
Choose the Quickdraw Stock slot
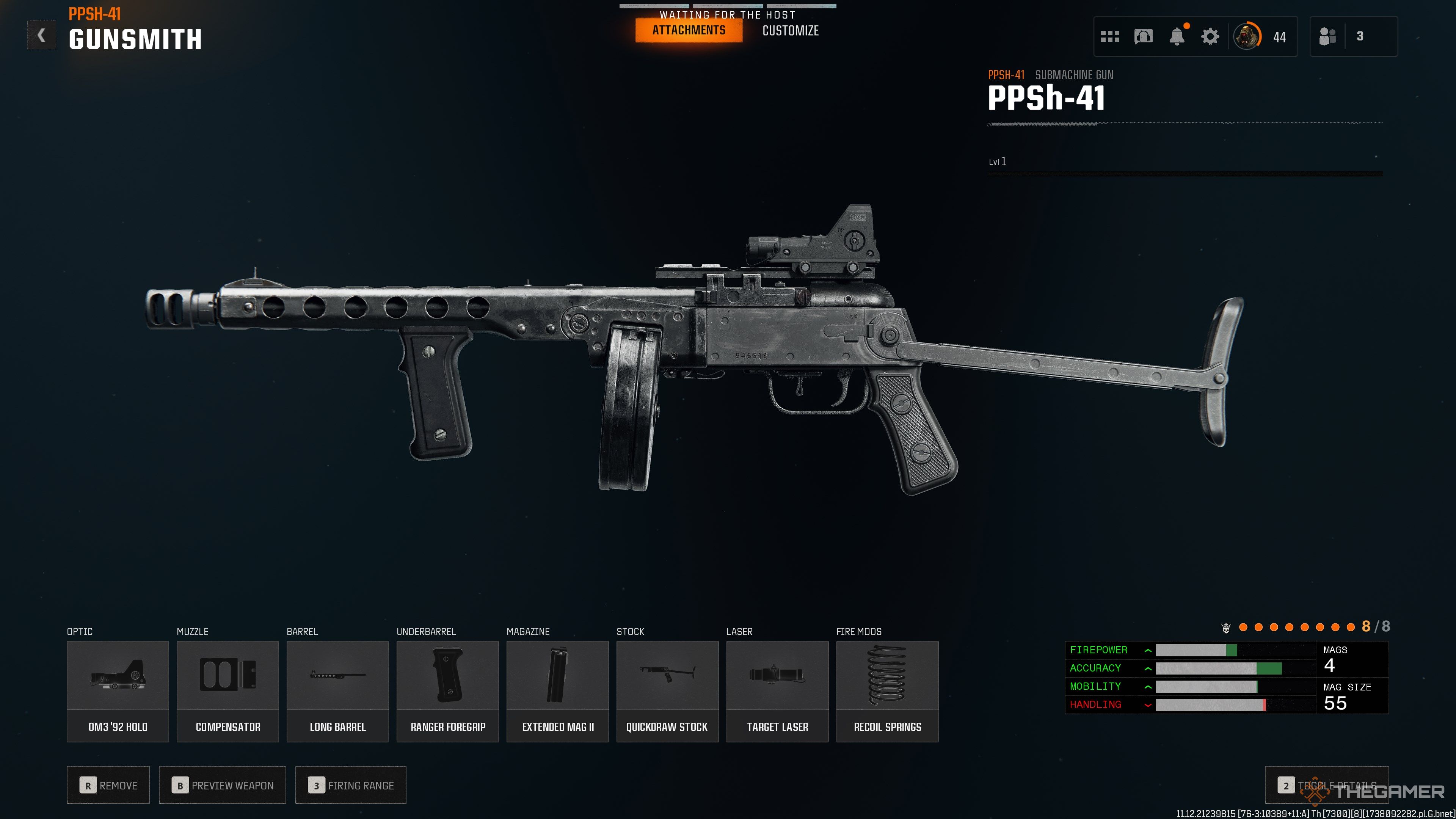click(667, 691)
